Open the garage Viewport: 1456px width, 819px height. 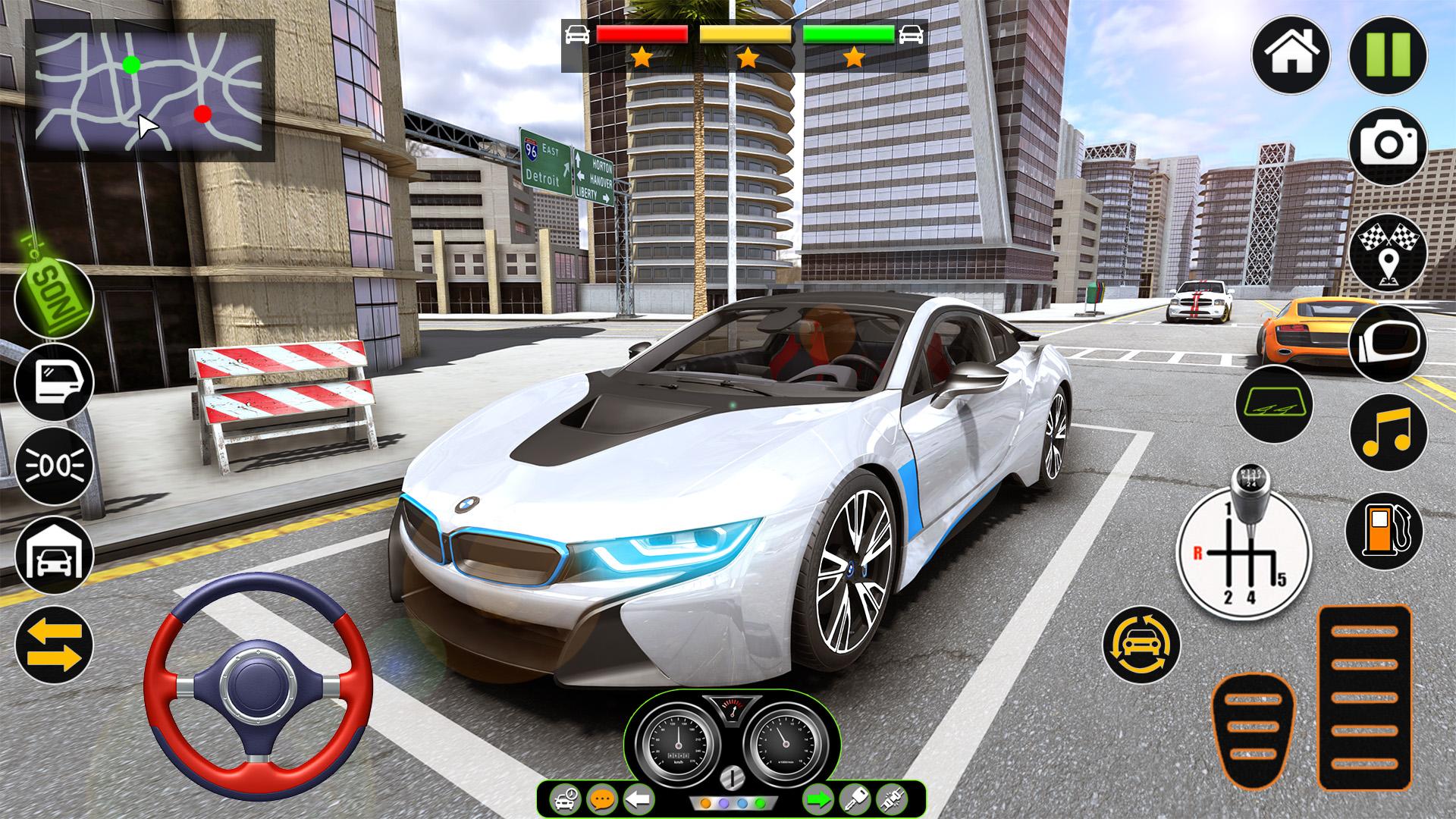pyautogui.click(x=54, y=555)
